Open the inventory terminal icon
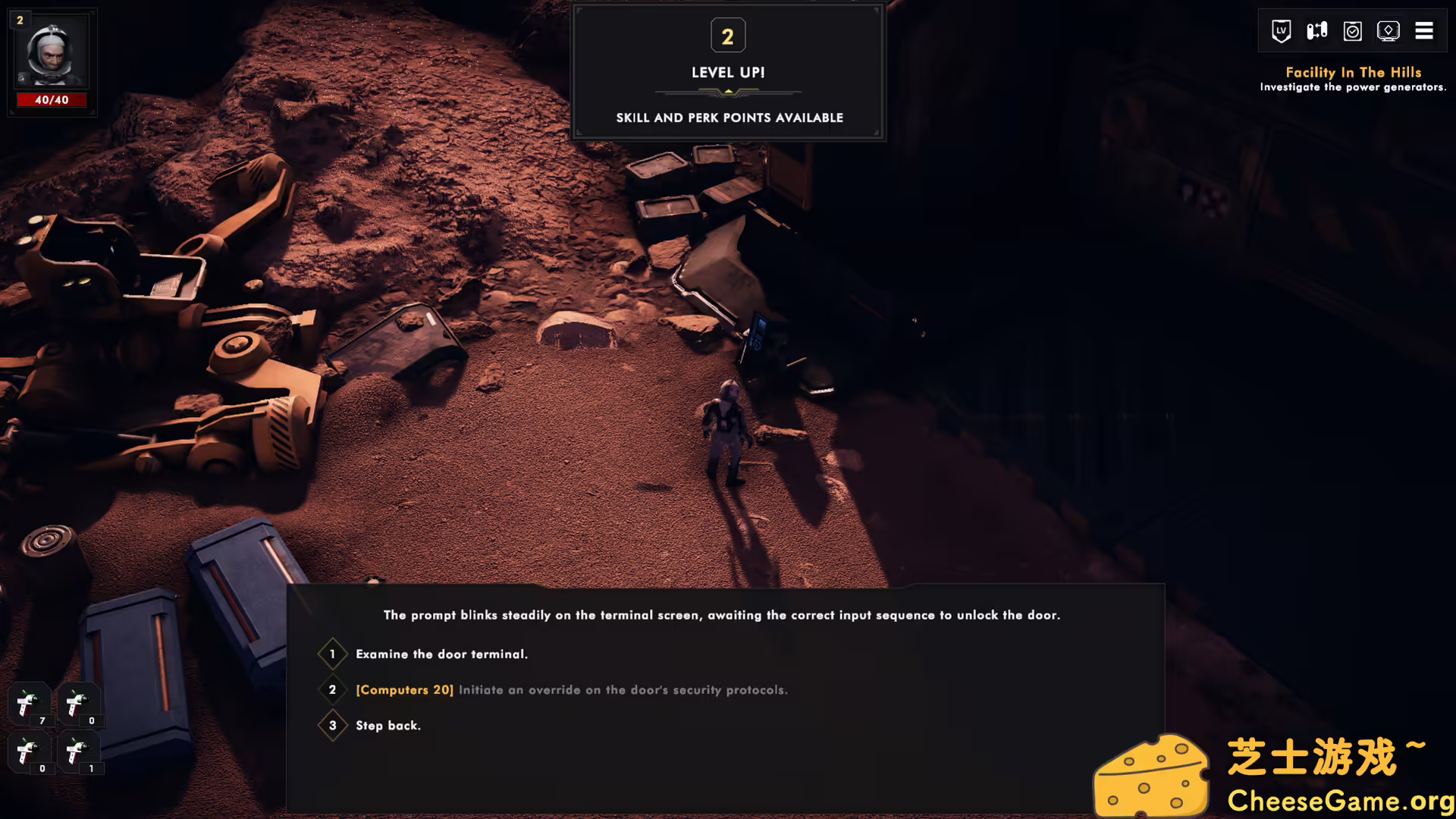 (x=1389, y=31)
